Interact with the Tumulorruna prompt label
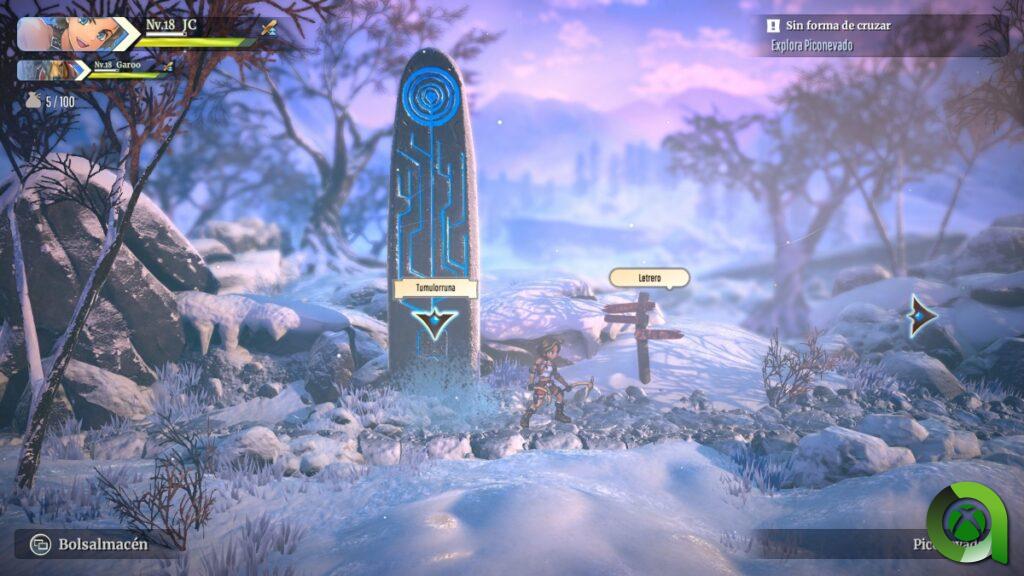The height and width of the screenshot is (576, 1024). coord(435,289)
